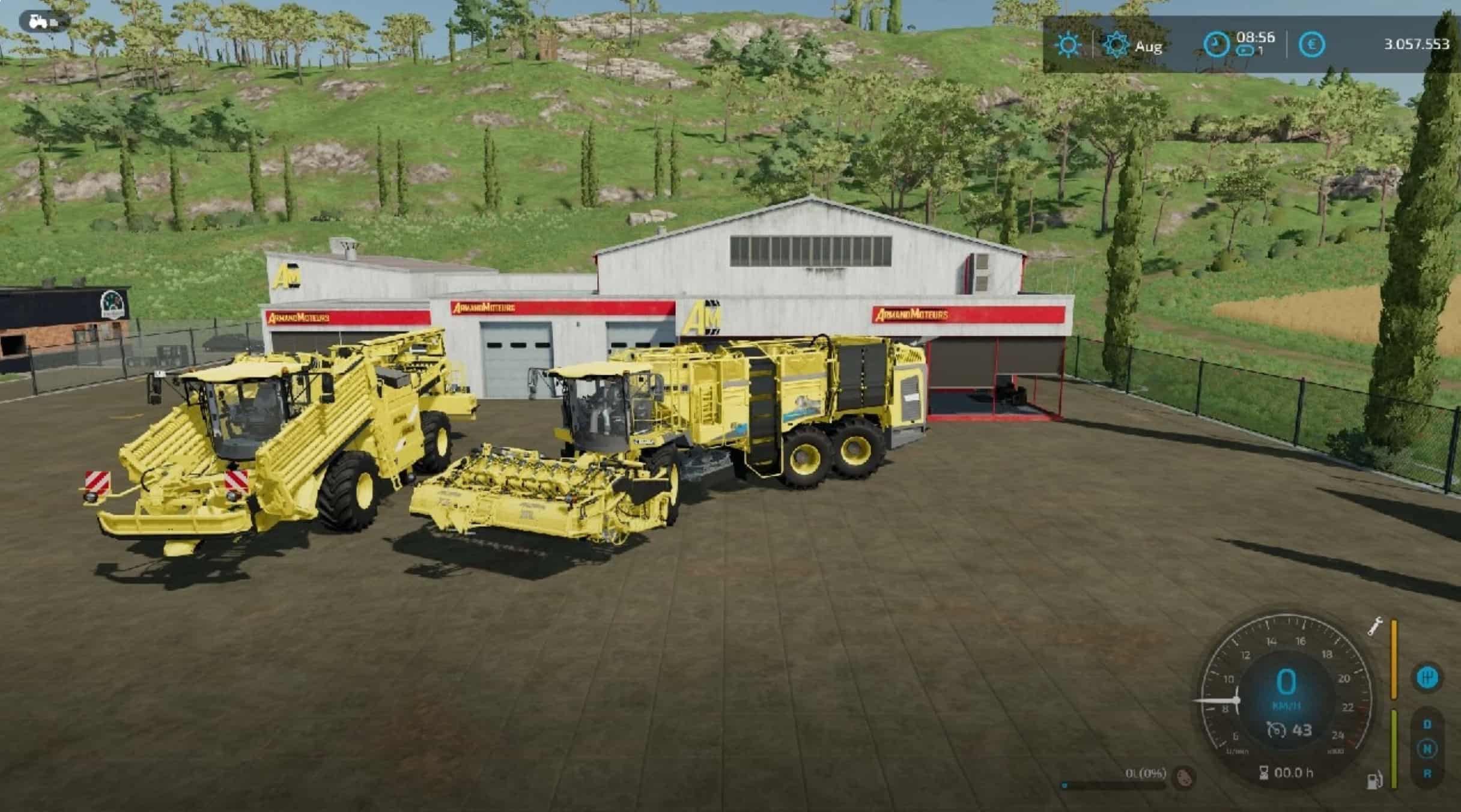This screenshot has width=1461, height=812.
Task: Open the euro money icon
Action: coord(1311,45)
